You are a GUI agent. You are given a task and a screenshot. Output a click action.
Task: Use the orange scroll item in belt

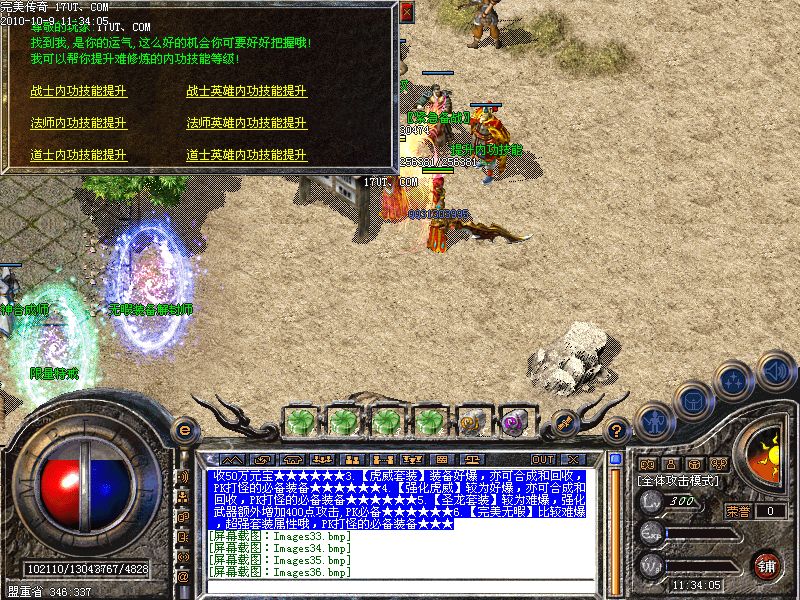[x=472, y=420]
